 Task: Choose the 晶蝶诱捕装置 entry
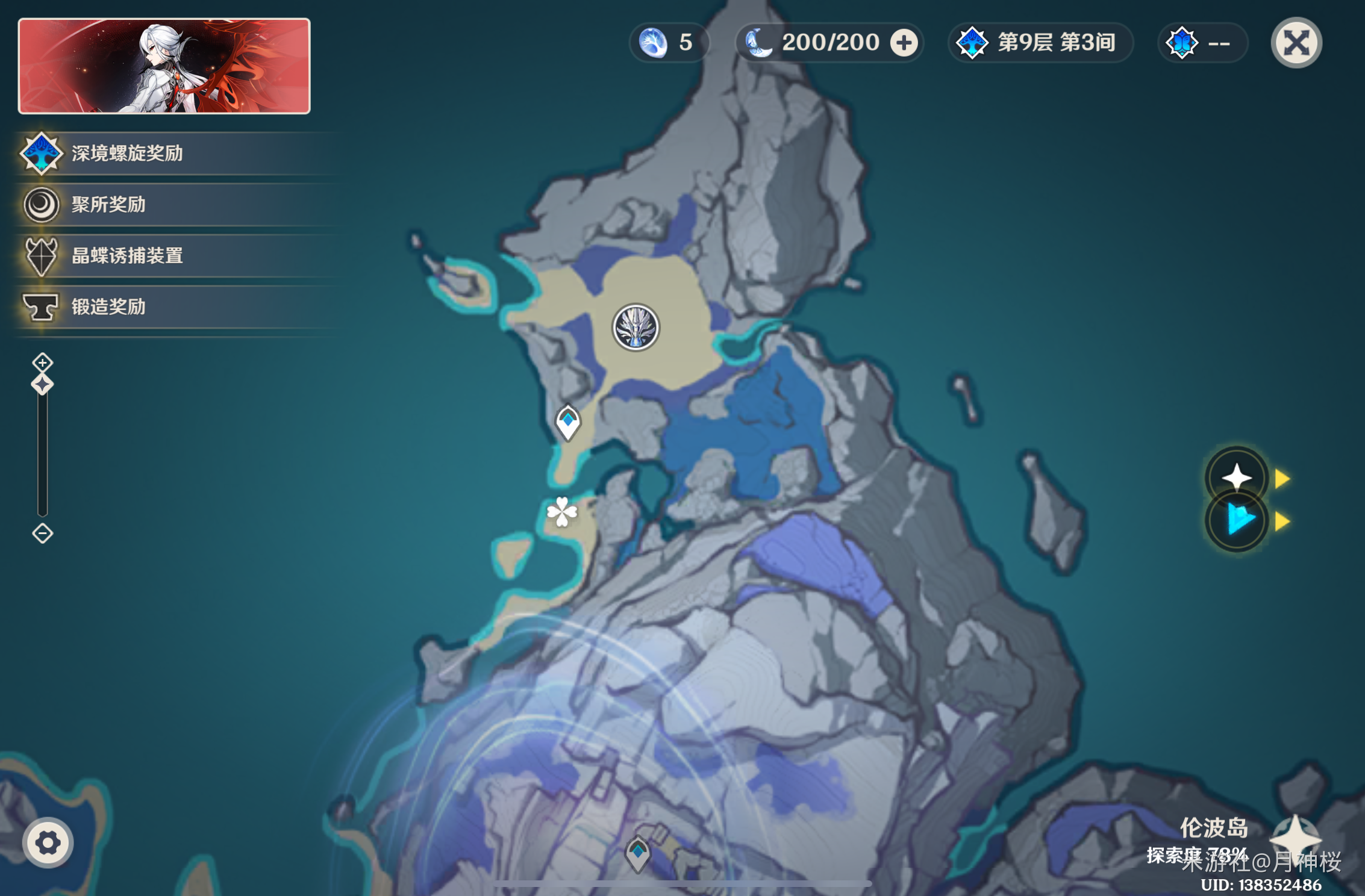coord(127,256)
